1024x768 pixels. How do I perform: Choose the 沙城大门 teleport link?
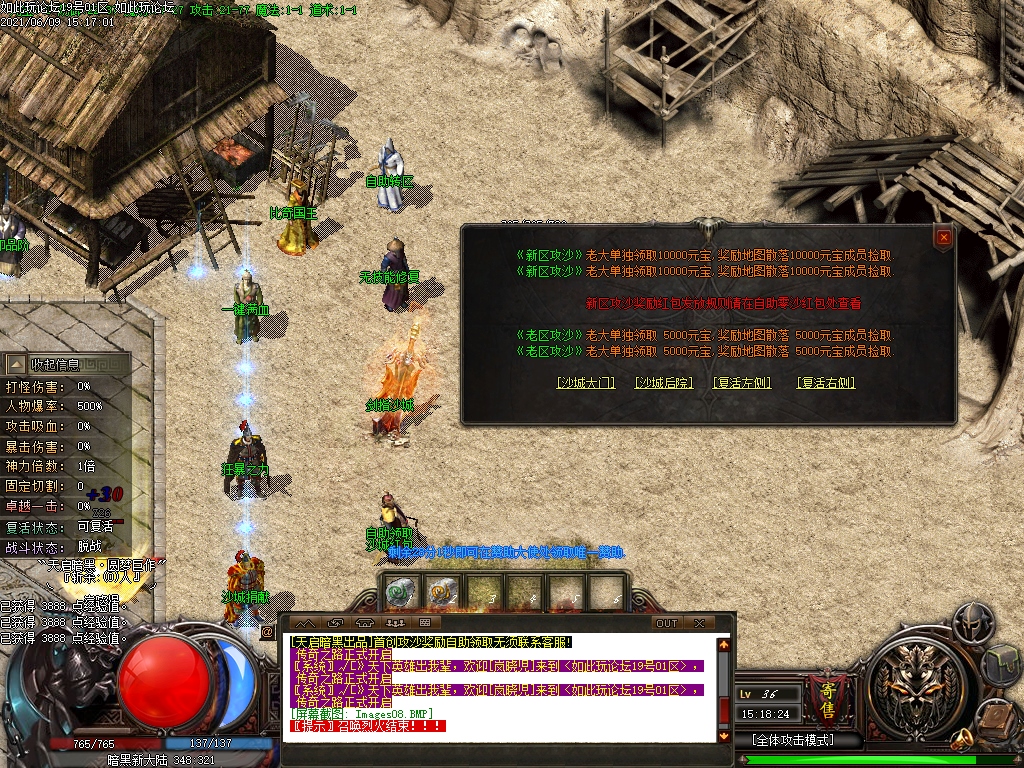(585, 383)
